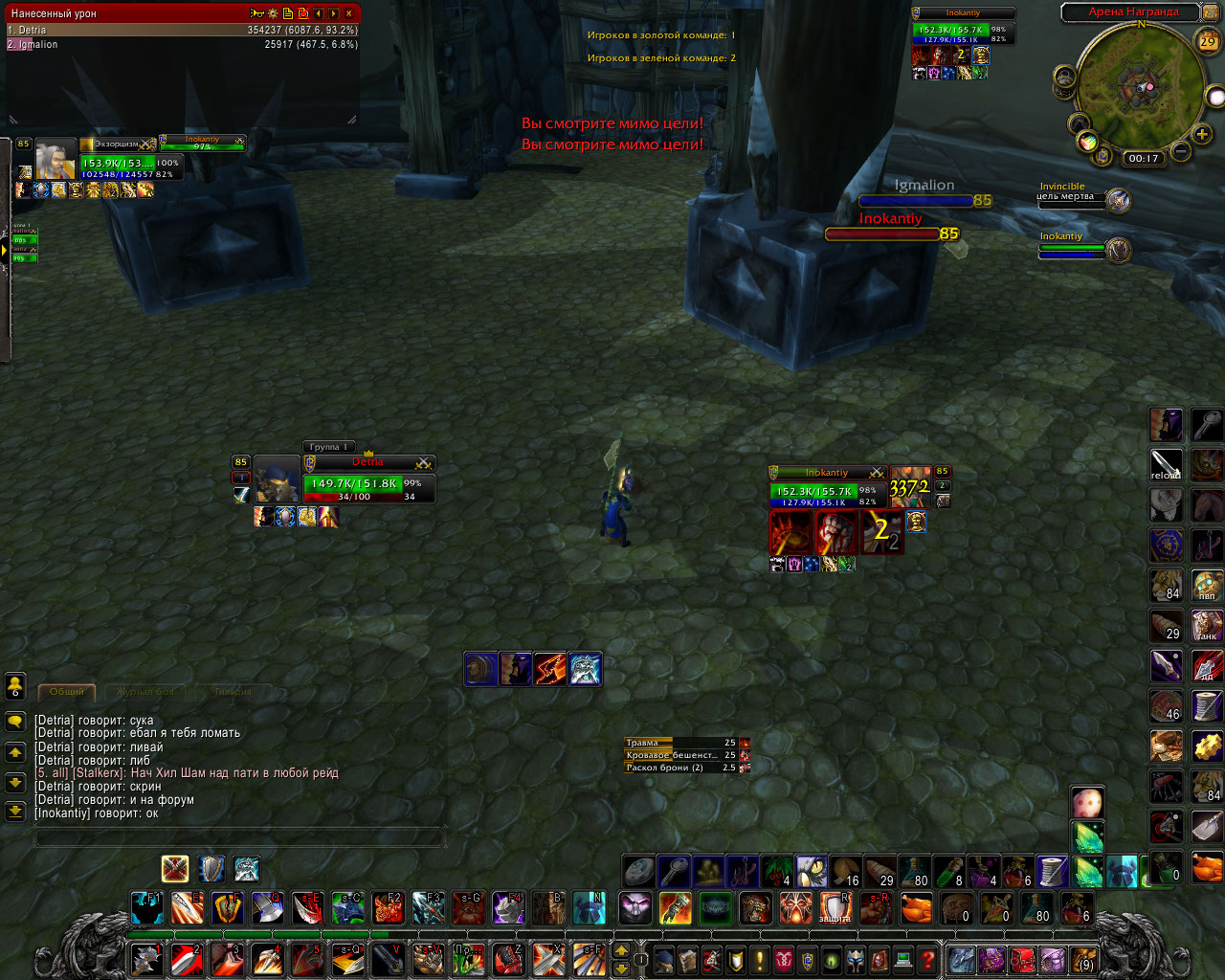This screenshot has width=1225, height=980.
Task: Click the Nagrand Arena minimap
Action: pos(1141,86)
